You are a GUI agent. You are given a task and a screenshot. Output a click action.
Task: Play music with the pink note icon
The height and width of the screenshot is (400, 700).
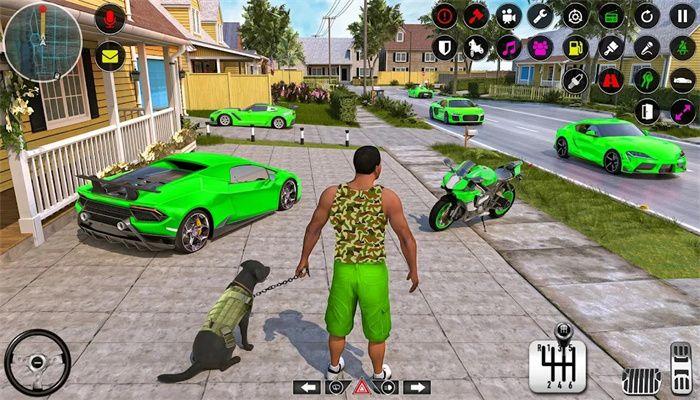(509, 47)
